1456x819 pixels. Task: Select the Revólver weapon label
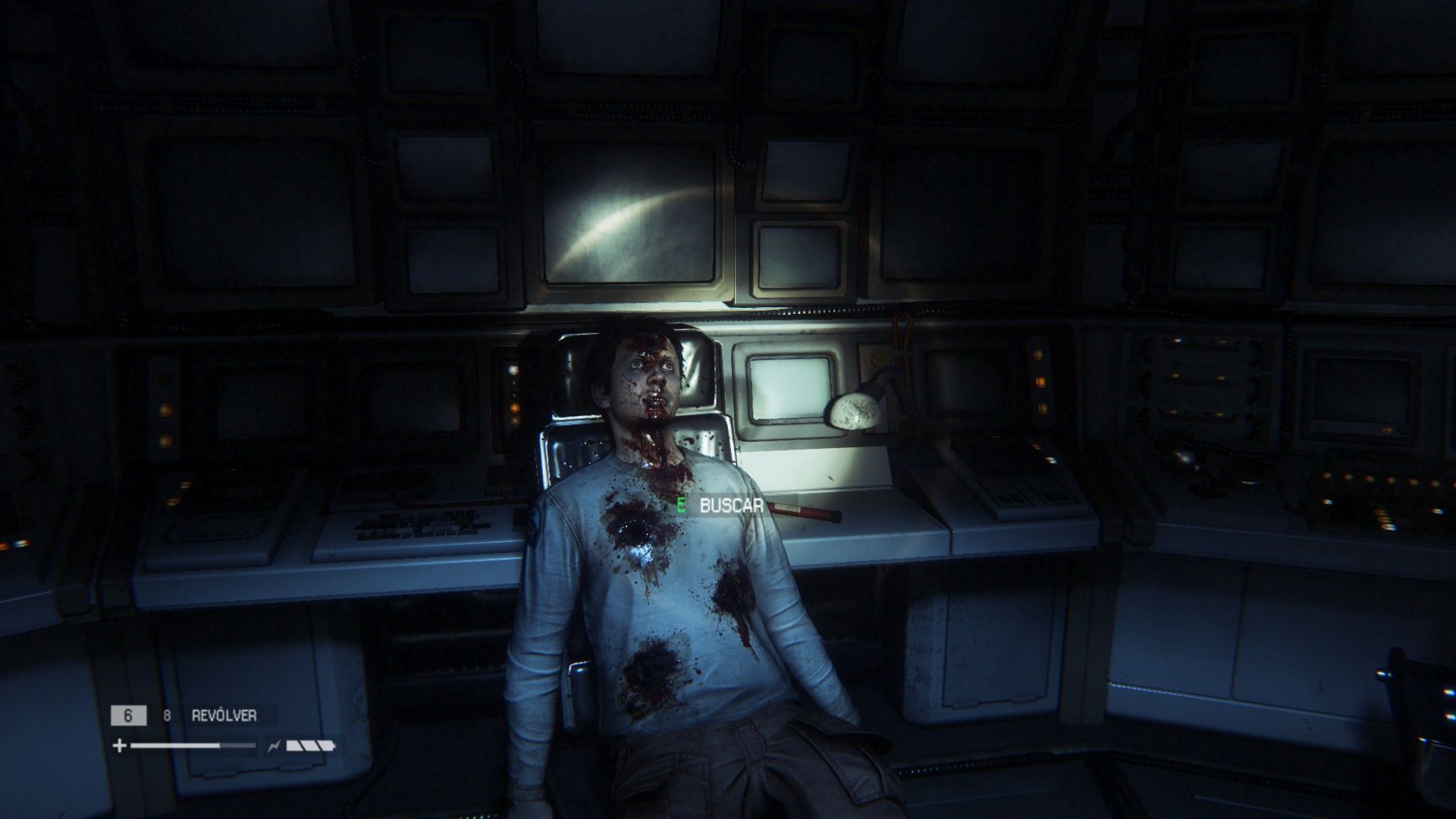pyautogui.click(x=224, y=715)
